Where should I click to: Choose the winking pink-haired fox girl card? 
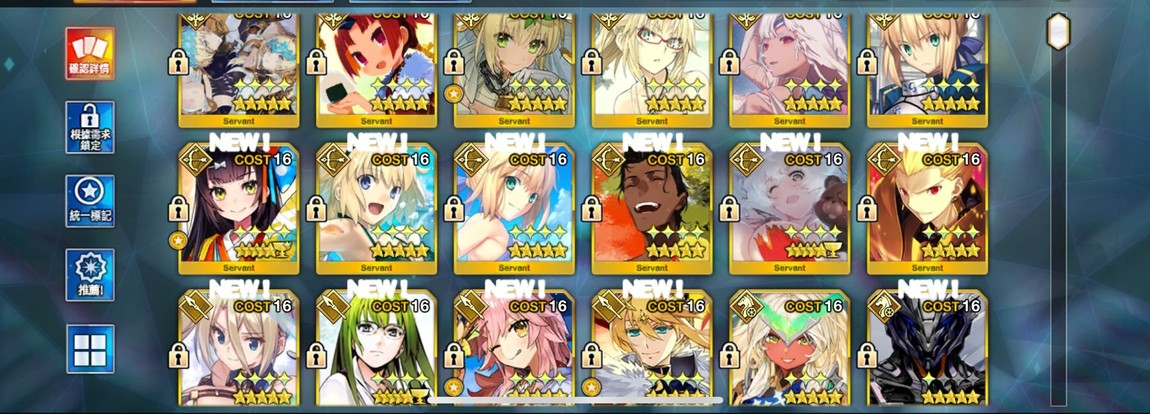point(514,352)
